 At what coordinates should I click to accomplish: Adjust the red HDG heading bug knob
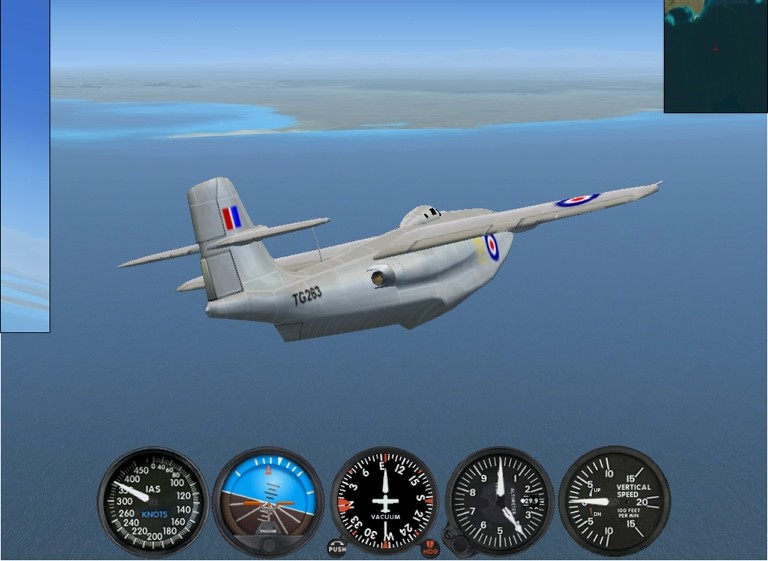430,548
